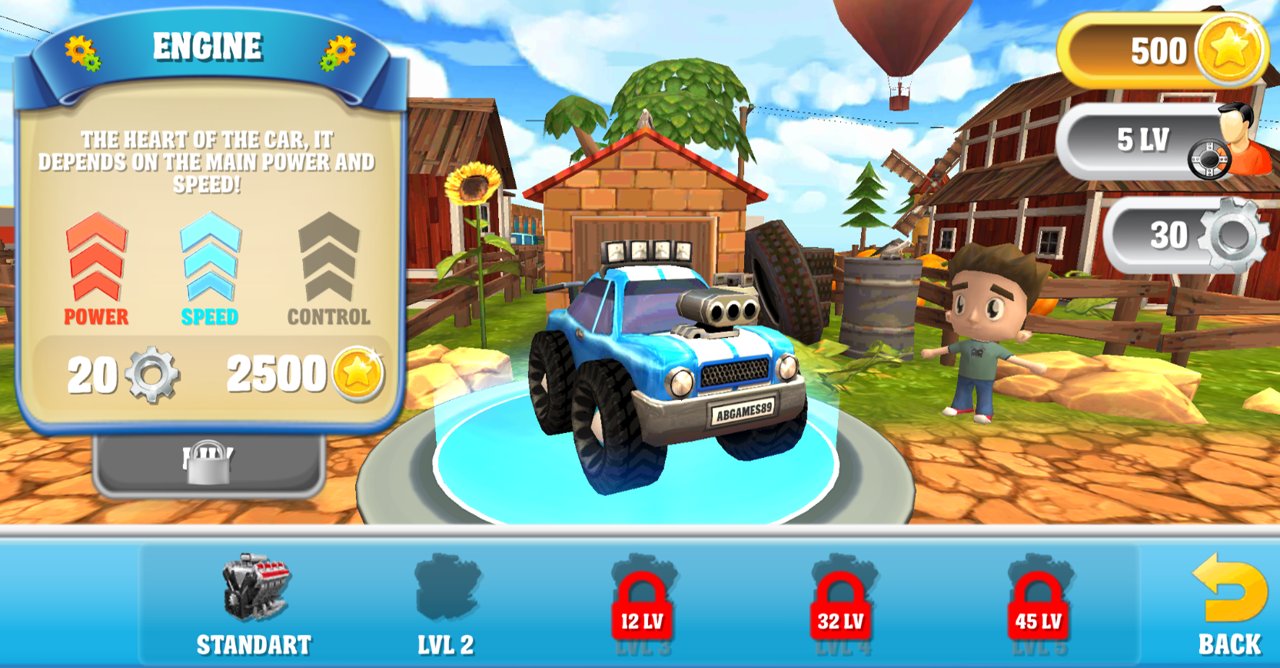Open the 5 LV driver profile
The image size is (1280, 668).
click(x=1162, y=141)
